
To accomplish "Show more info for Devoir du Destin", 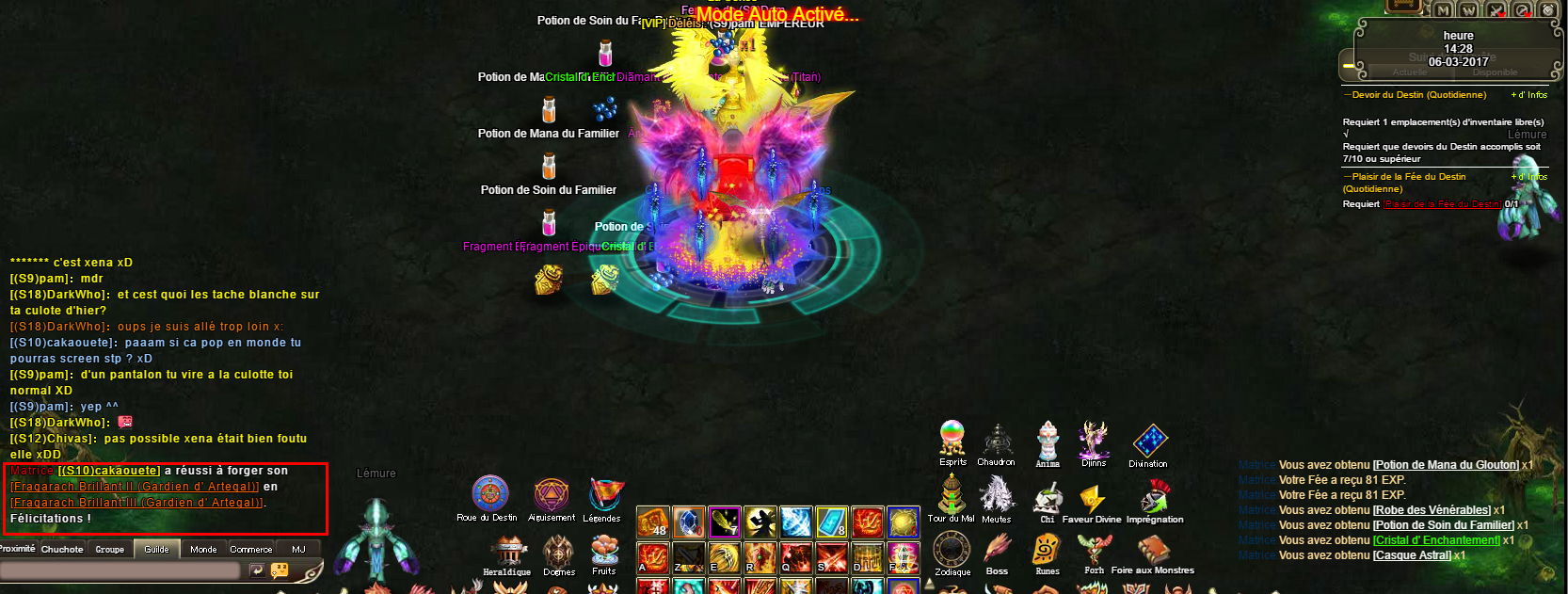I will pyautogui.click(x=1529, y=95).
